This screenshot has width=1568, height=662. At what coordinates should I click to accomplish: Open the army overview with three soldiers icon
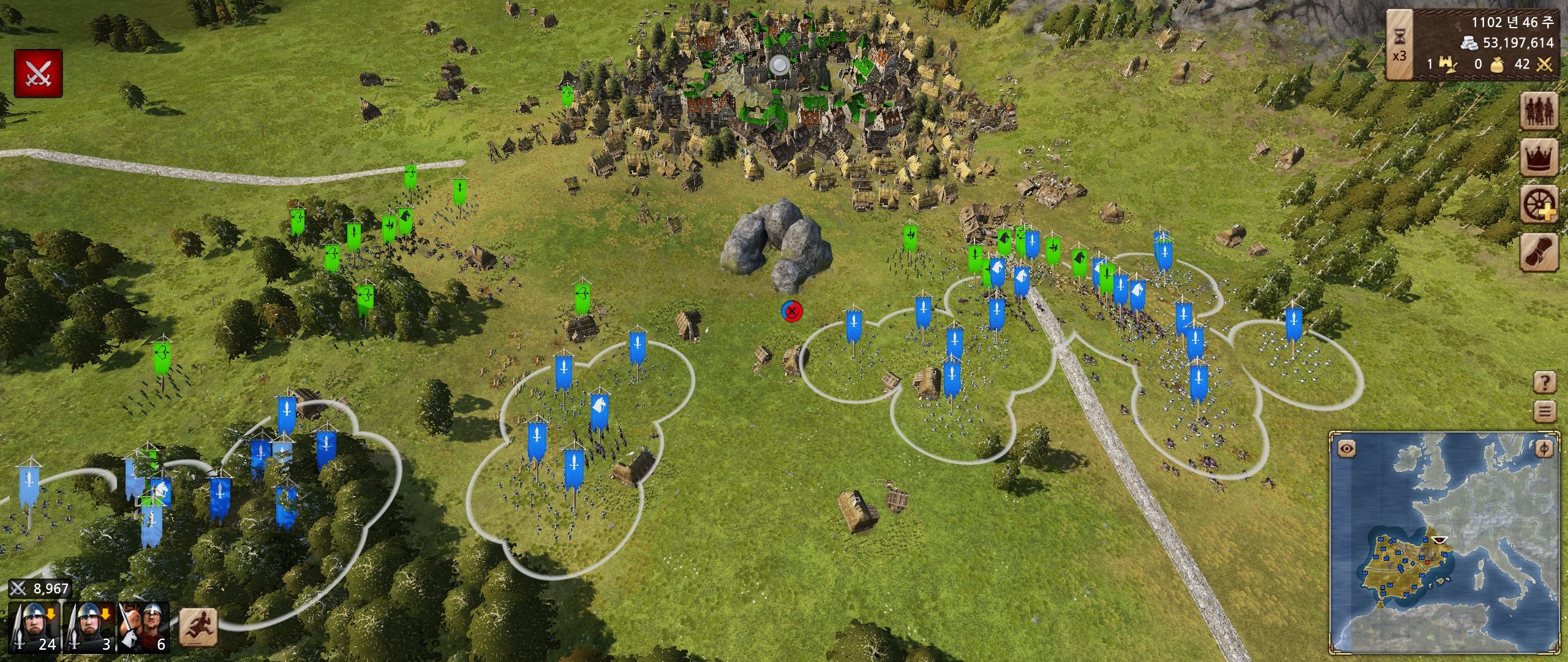point(1540,111)
